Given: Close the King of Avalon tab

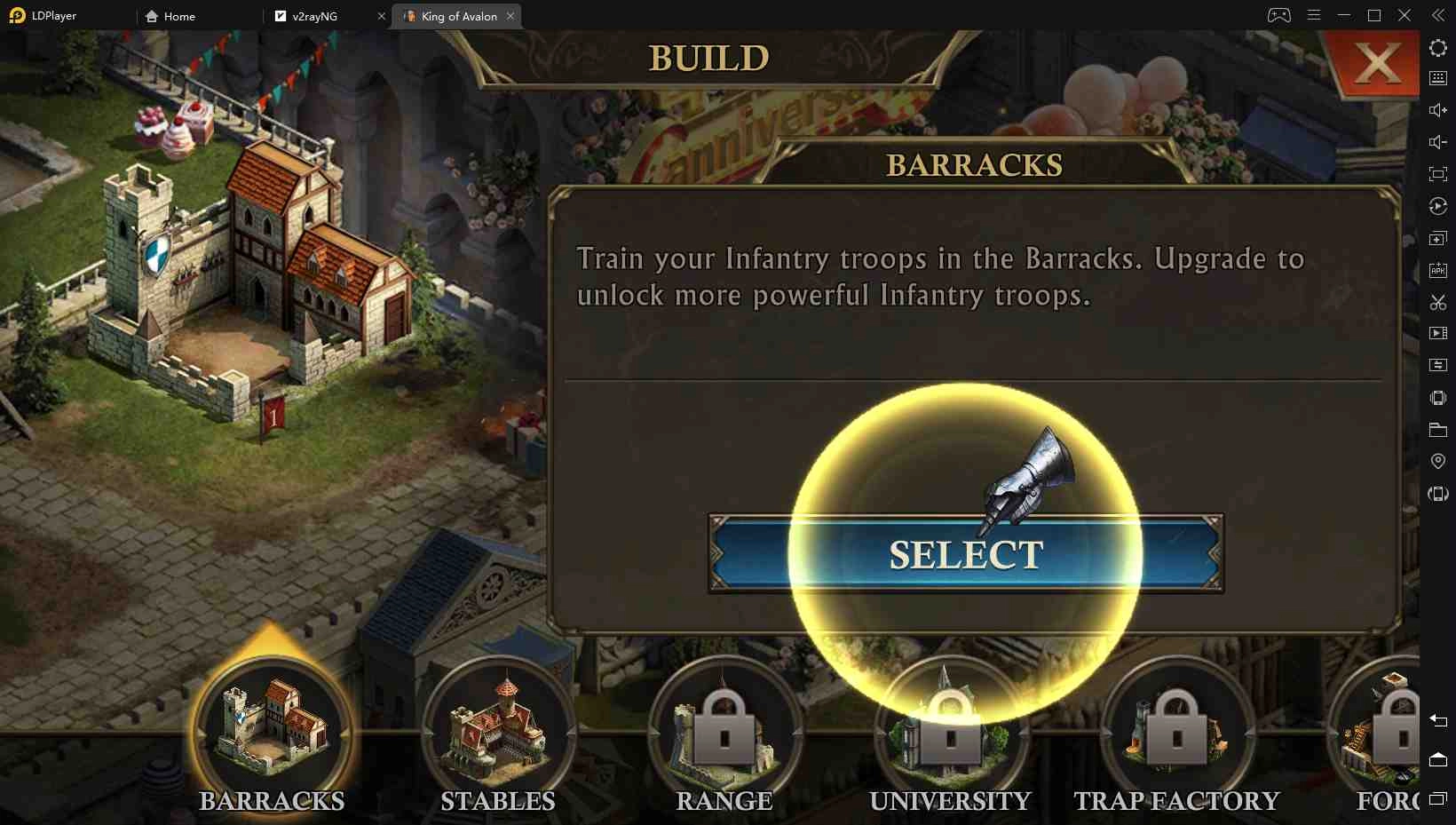Looking at the screenshot, I should [x=510, y=16].
